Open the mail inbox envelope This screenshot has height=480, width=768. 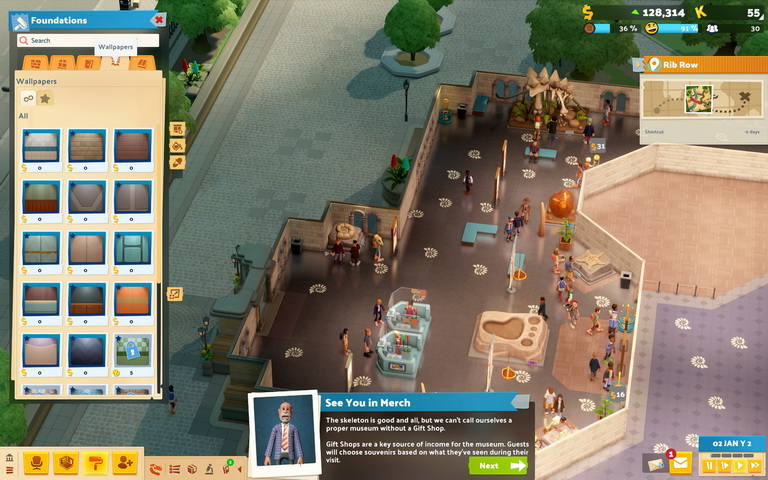[681, 464]
